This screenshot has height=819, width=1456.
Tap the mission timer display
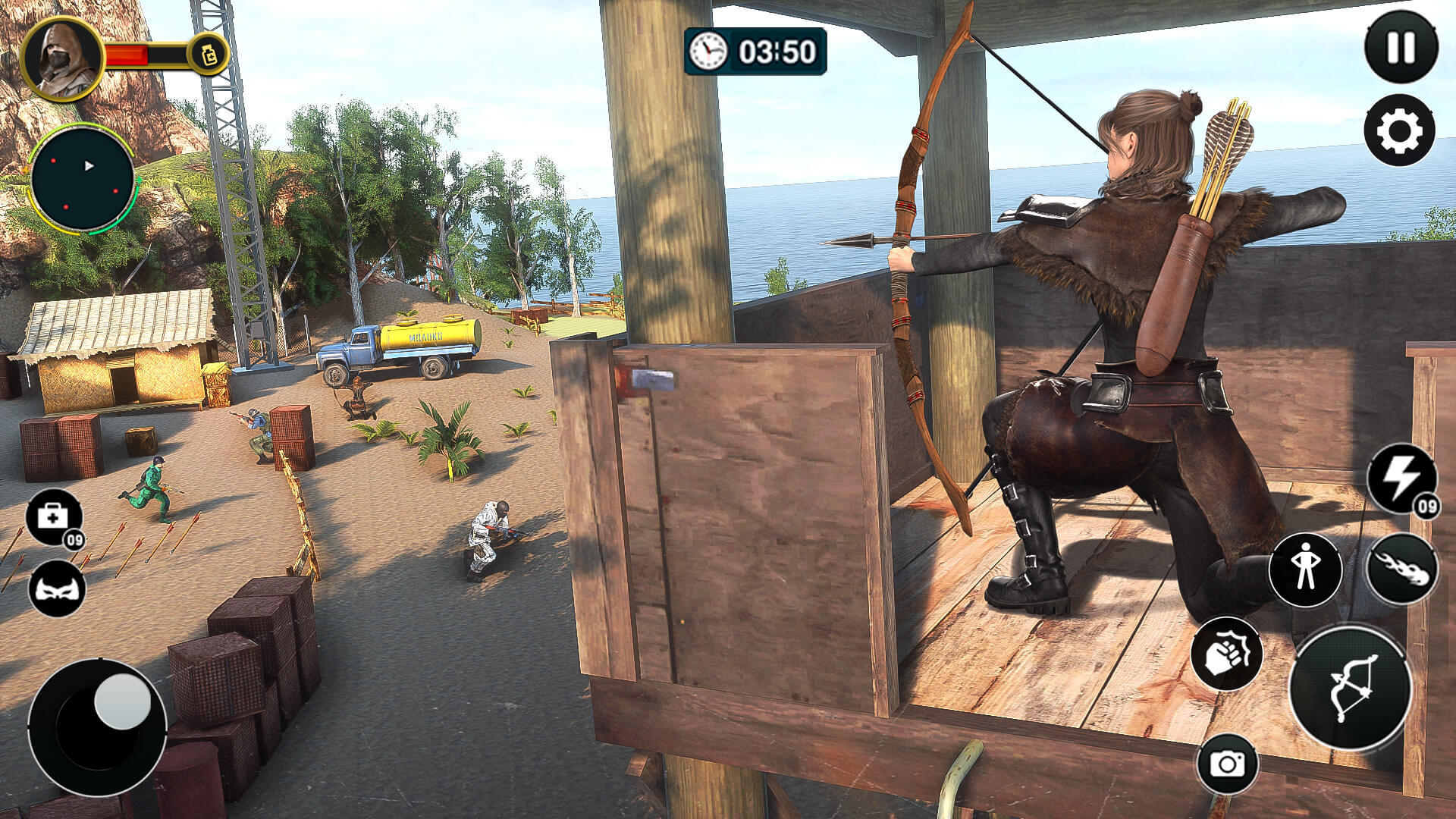pos(773,52)
